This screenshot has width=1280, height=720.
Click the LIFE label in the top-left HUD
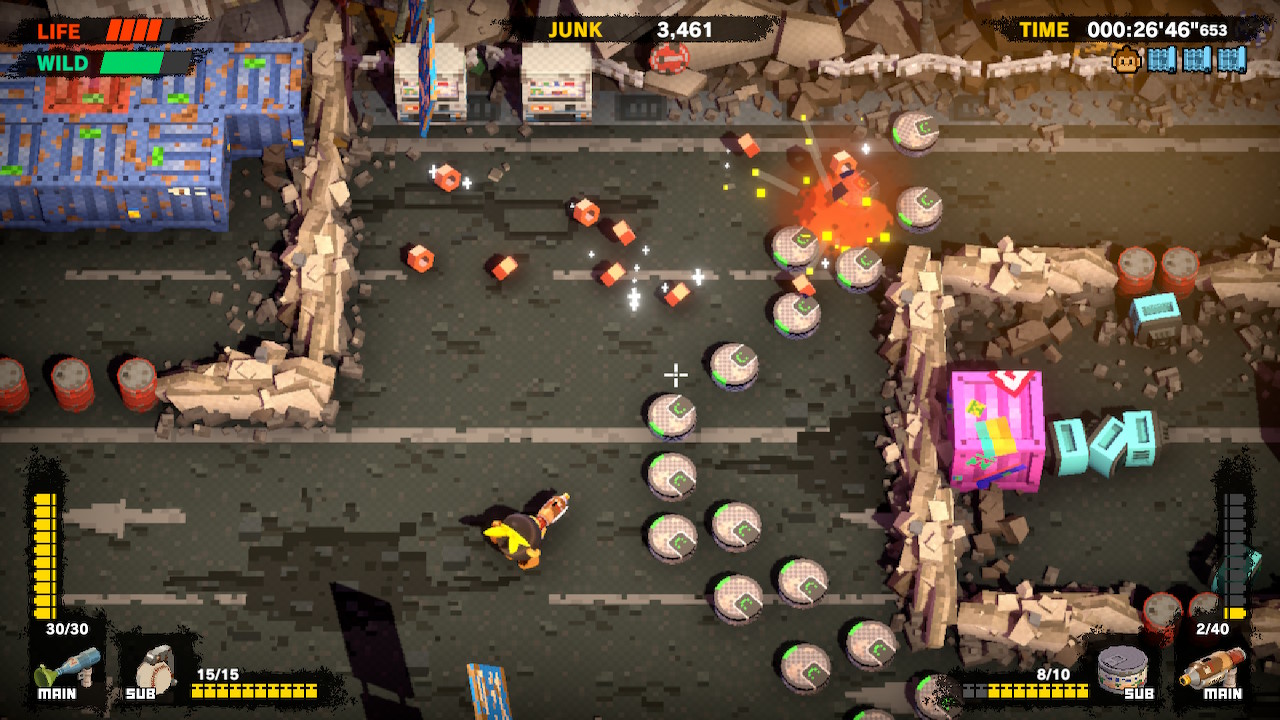pos(57,30)
